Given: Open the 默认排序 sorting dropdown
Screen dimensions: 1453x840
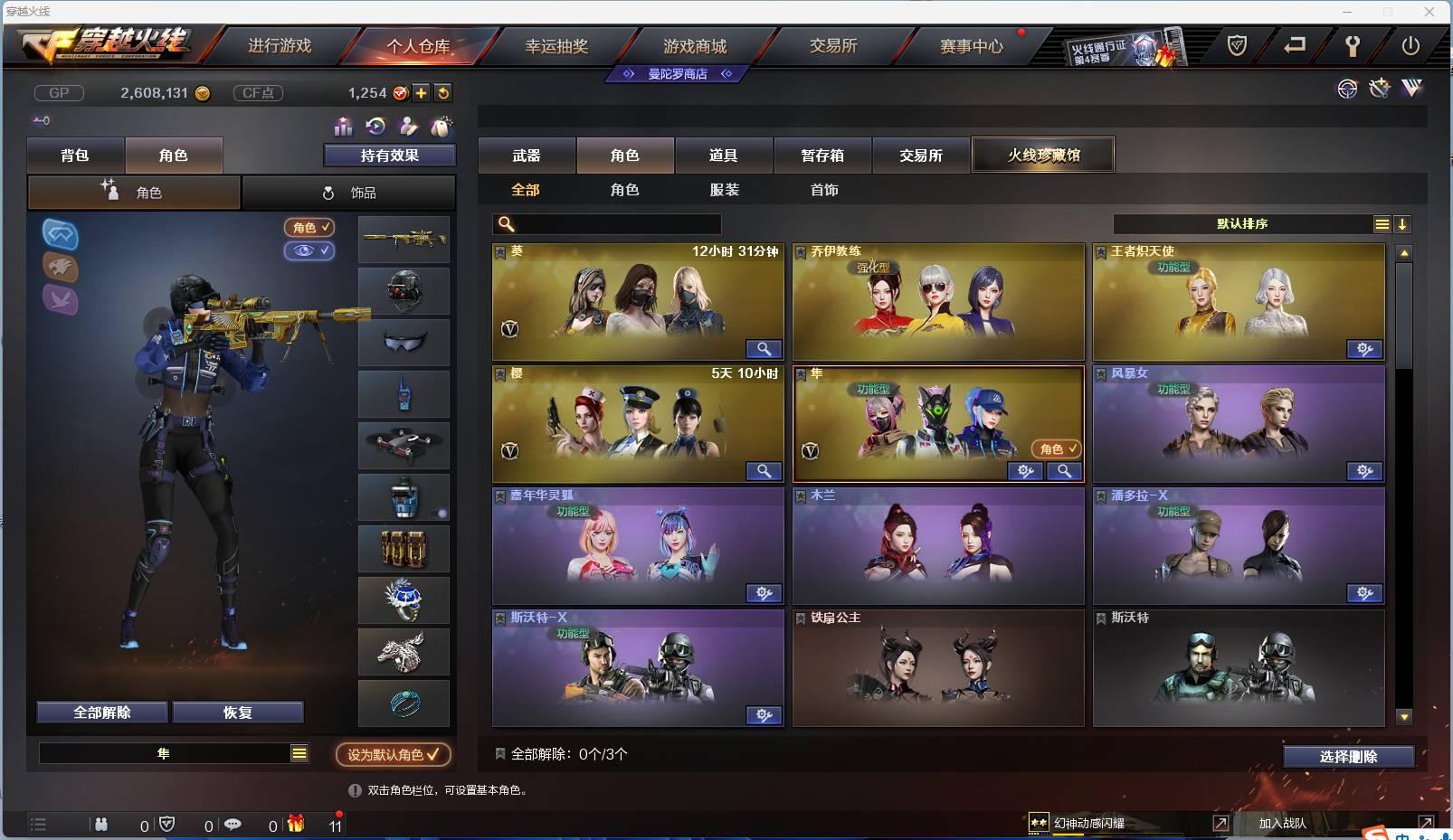Looking at the screenshot, I should (x=1249, y=223).
